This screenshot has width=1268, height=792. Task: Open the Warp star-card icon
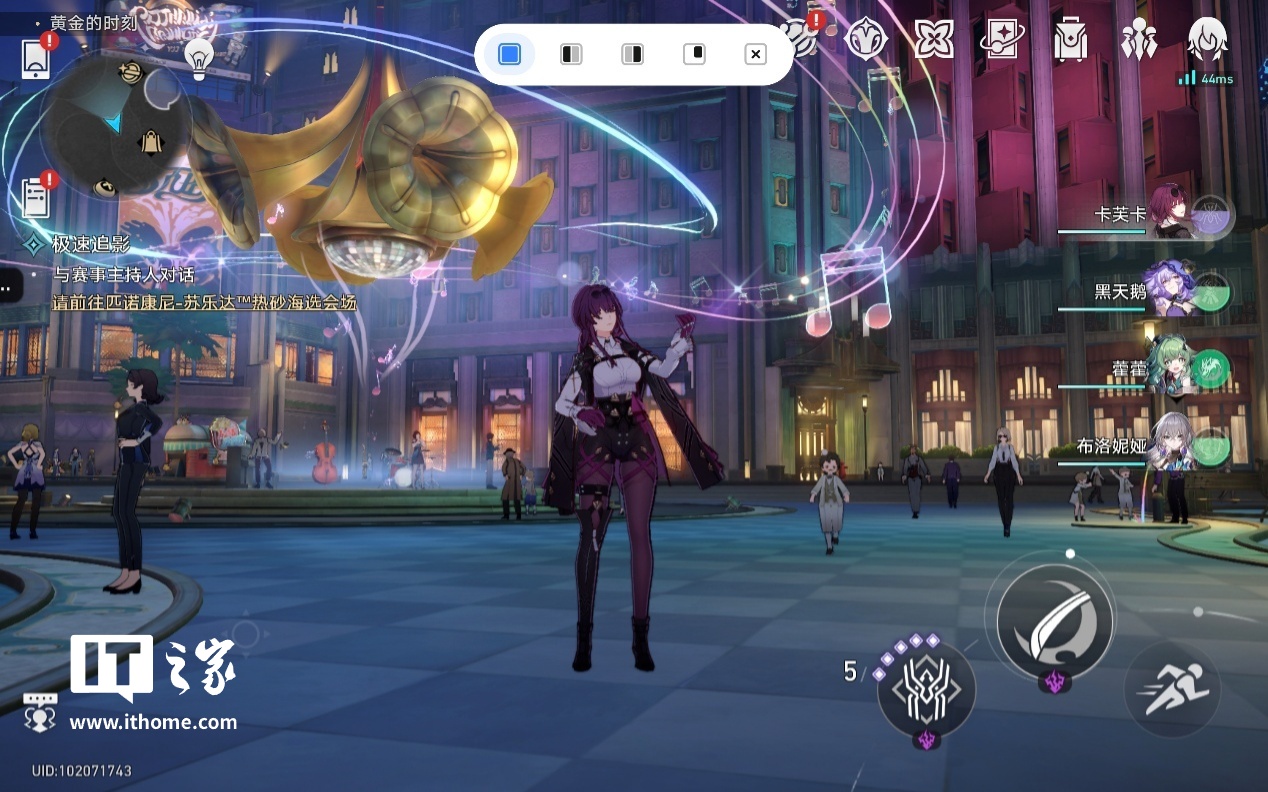point(1001,40)
